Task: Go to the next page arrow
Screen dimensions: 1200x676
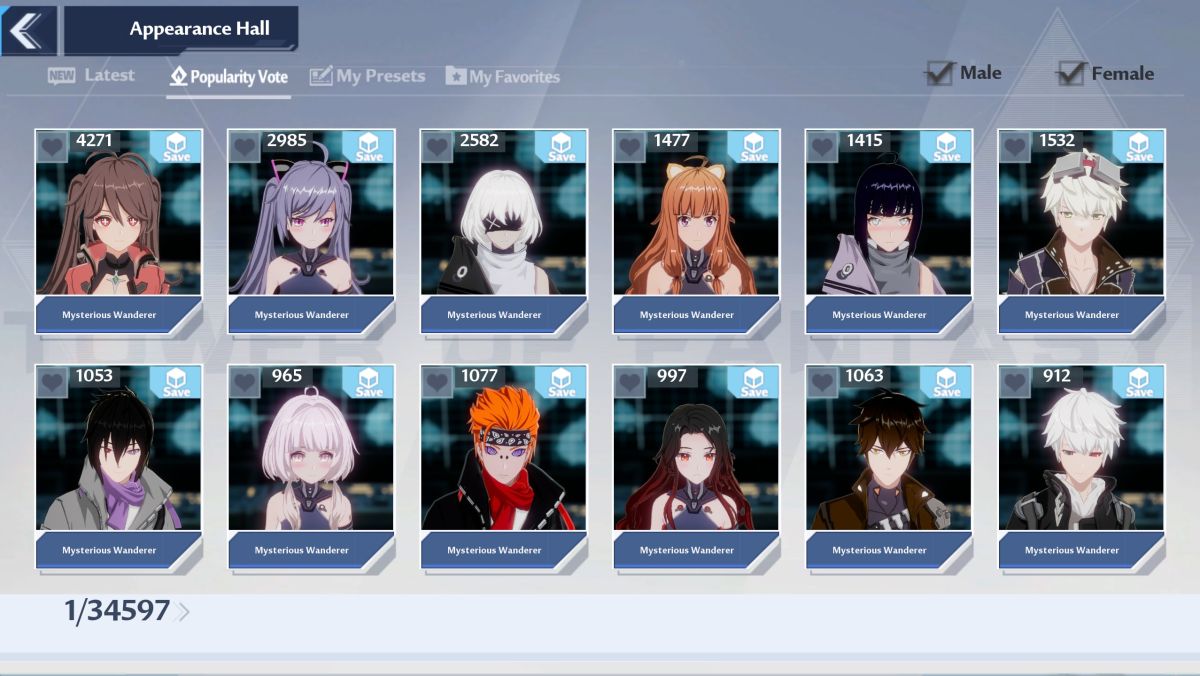Action: point(183,612)
